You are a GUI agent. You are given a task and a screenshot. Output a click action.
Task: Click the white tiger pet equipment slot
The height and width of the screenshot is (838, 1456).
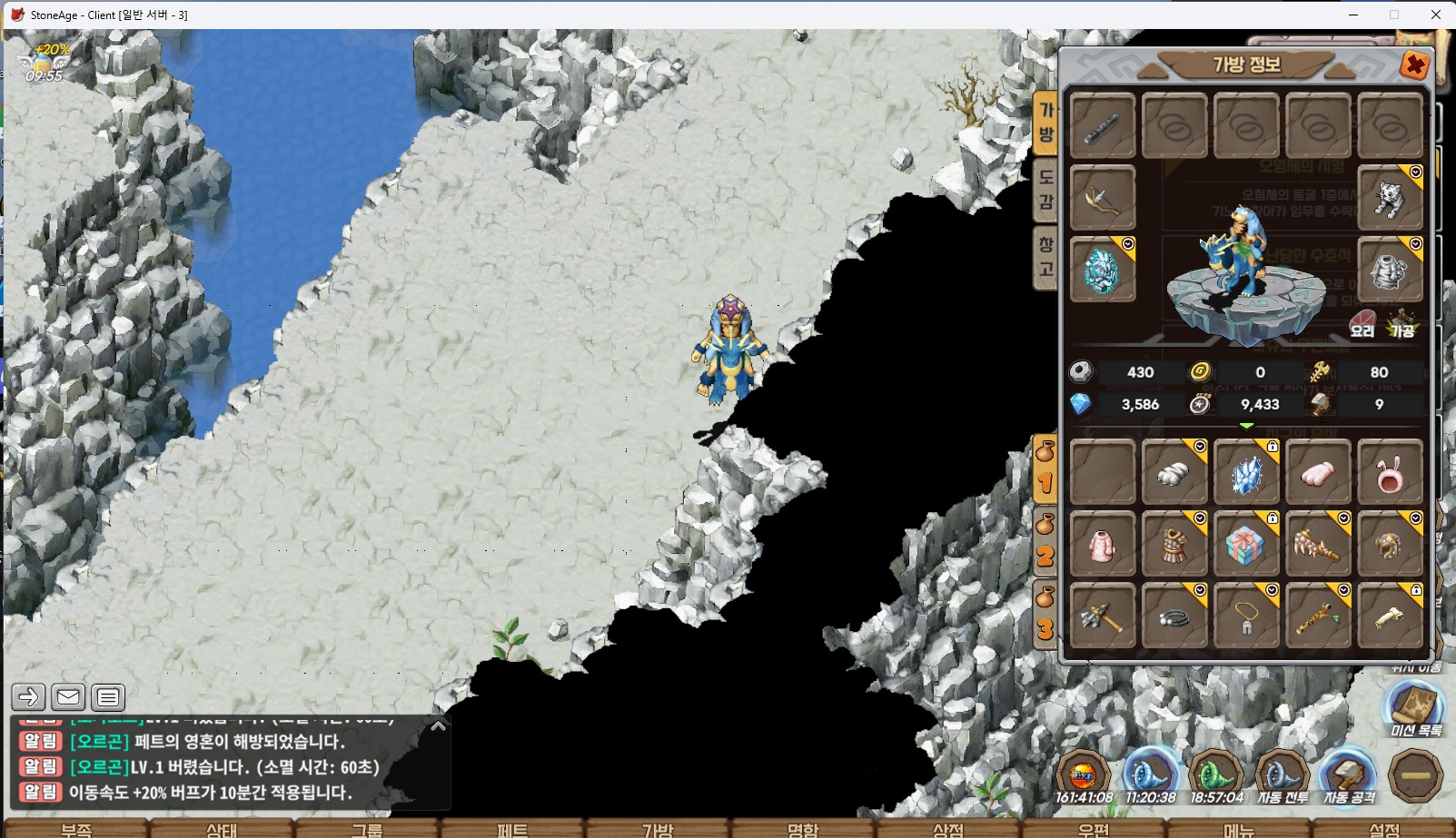[x=1390, y=198]
